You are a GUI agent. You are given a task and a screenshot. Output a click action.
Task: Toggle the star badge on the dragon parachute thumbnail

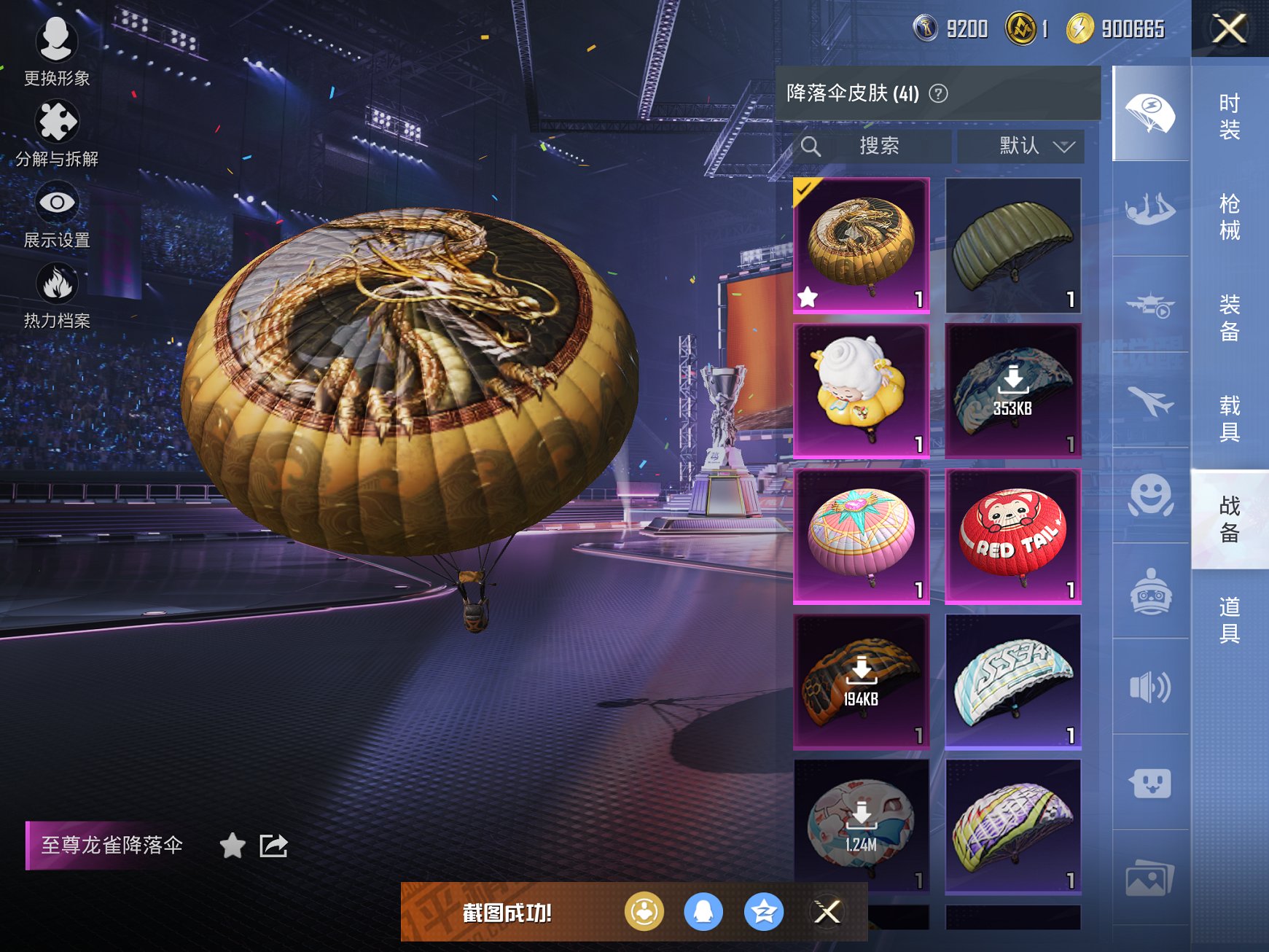click(809, 295)
